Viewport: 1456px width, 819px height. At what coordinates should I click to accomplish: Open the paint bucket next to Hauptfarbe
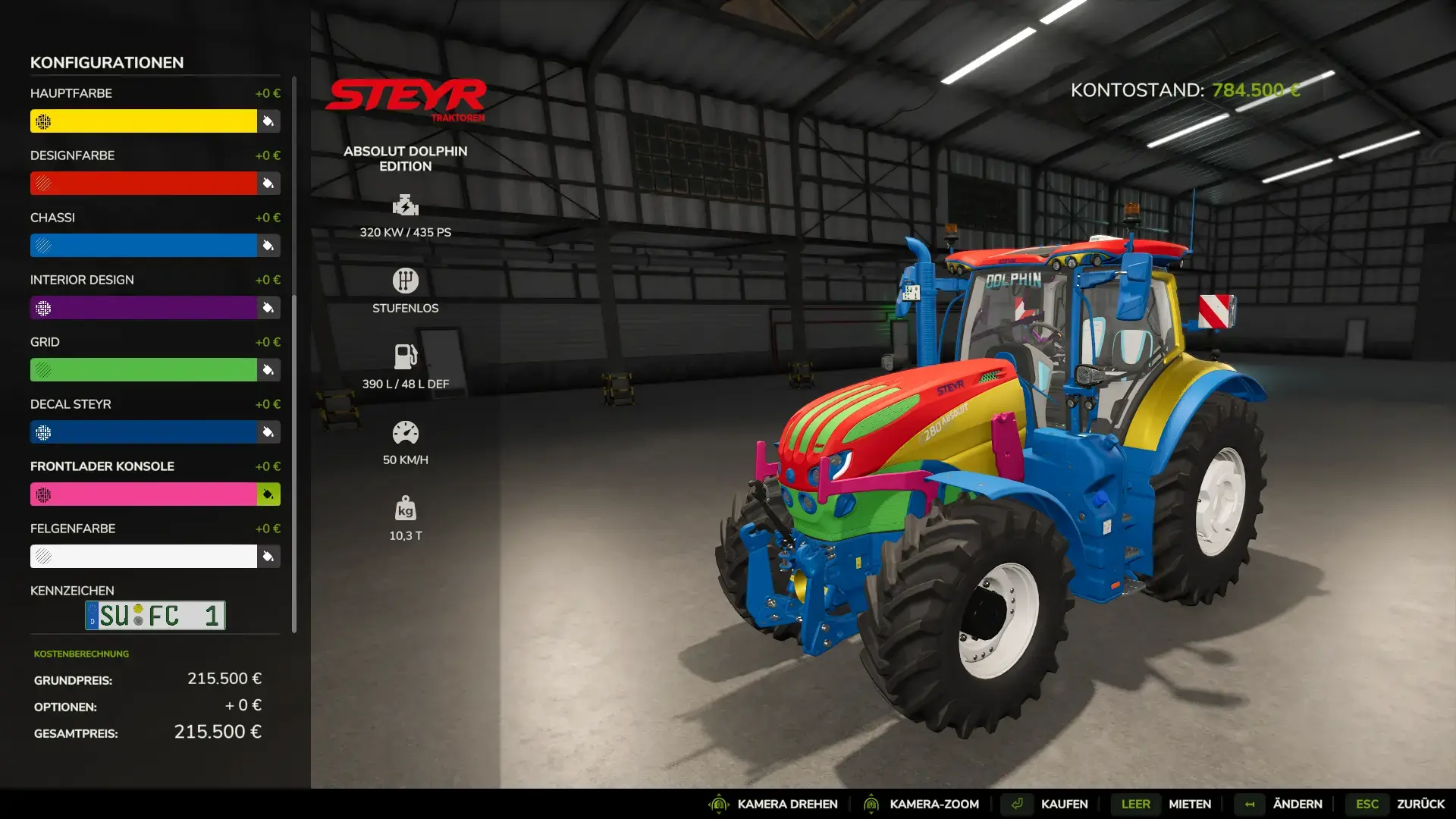(x=268, y=121)
